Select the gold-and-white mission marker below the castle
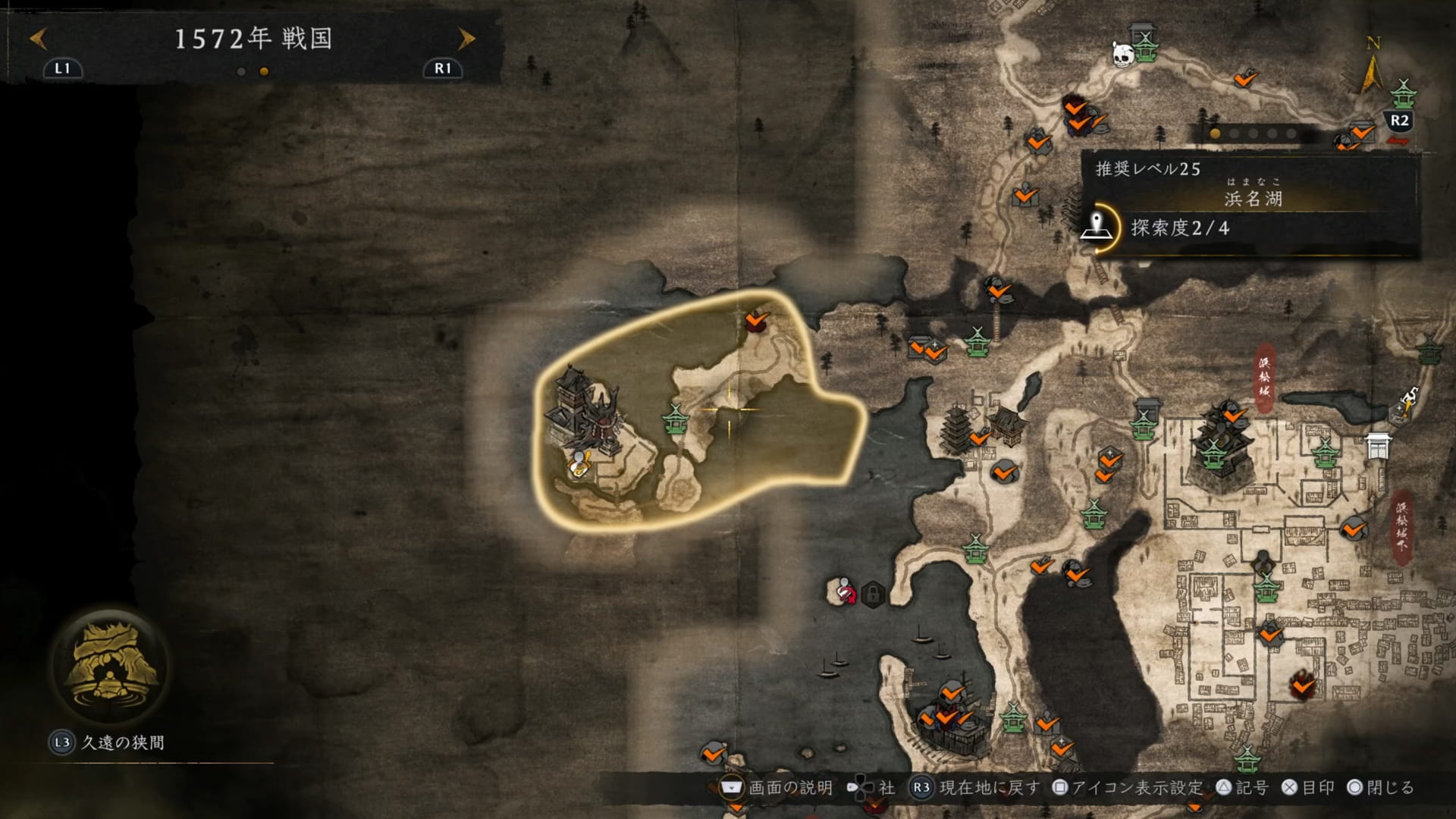This screenshot has height=819, width=1456. pyautogui.click(x=581, y=464)
